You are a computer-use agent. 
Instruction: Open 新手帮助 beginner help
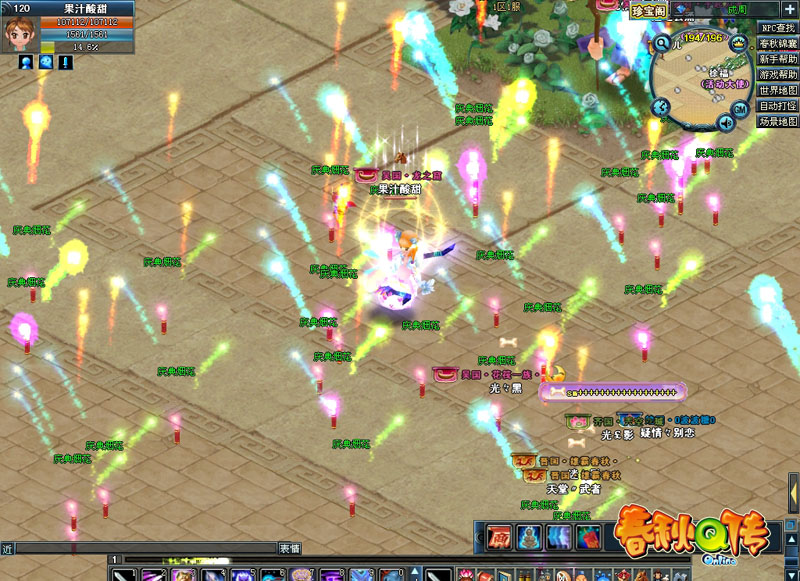click(x=779, y=59)
